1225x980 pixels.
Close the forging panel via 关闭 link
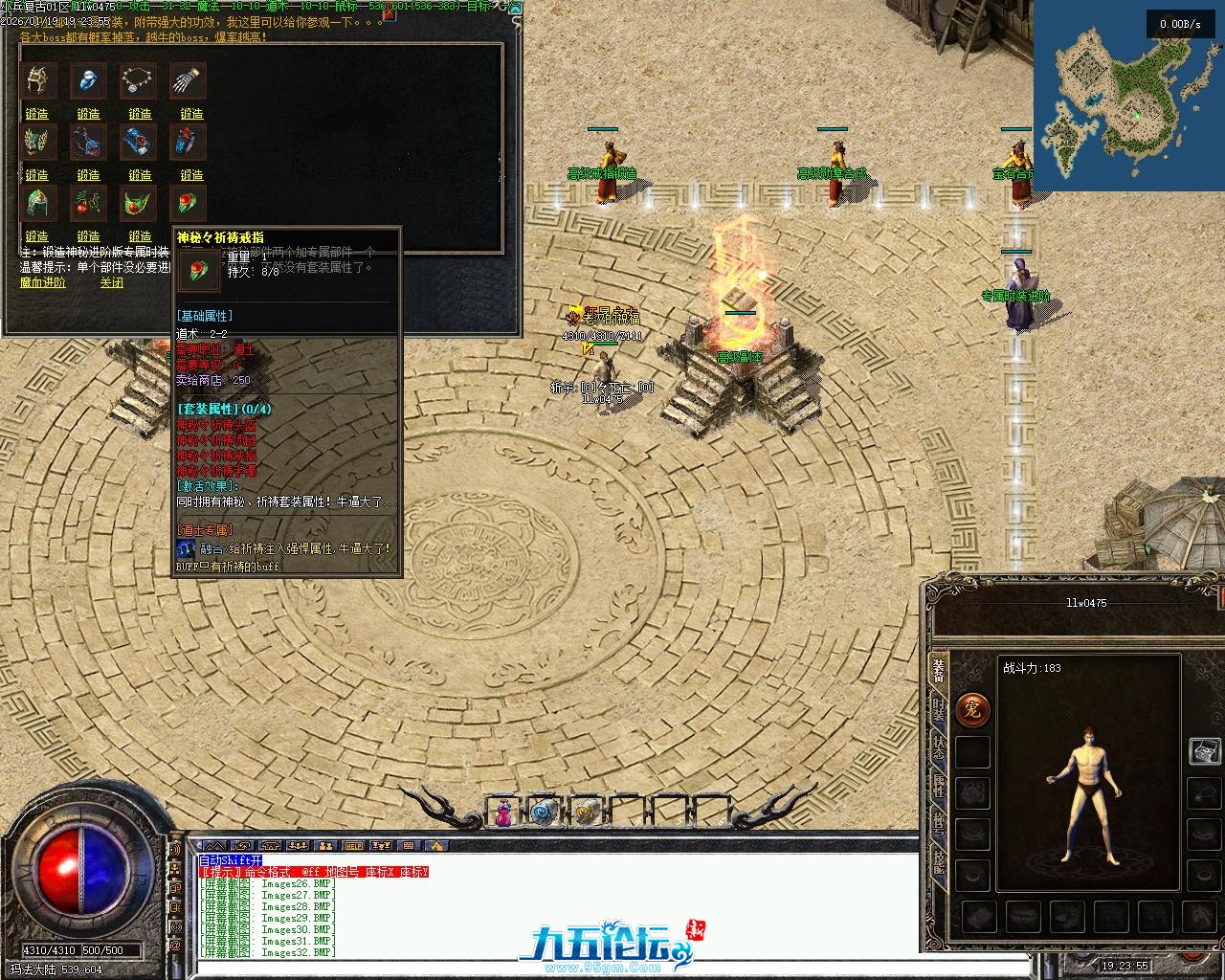112,283
